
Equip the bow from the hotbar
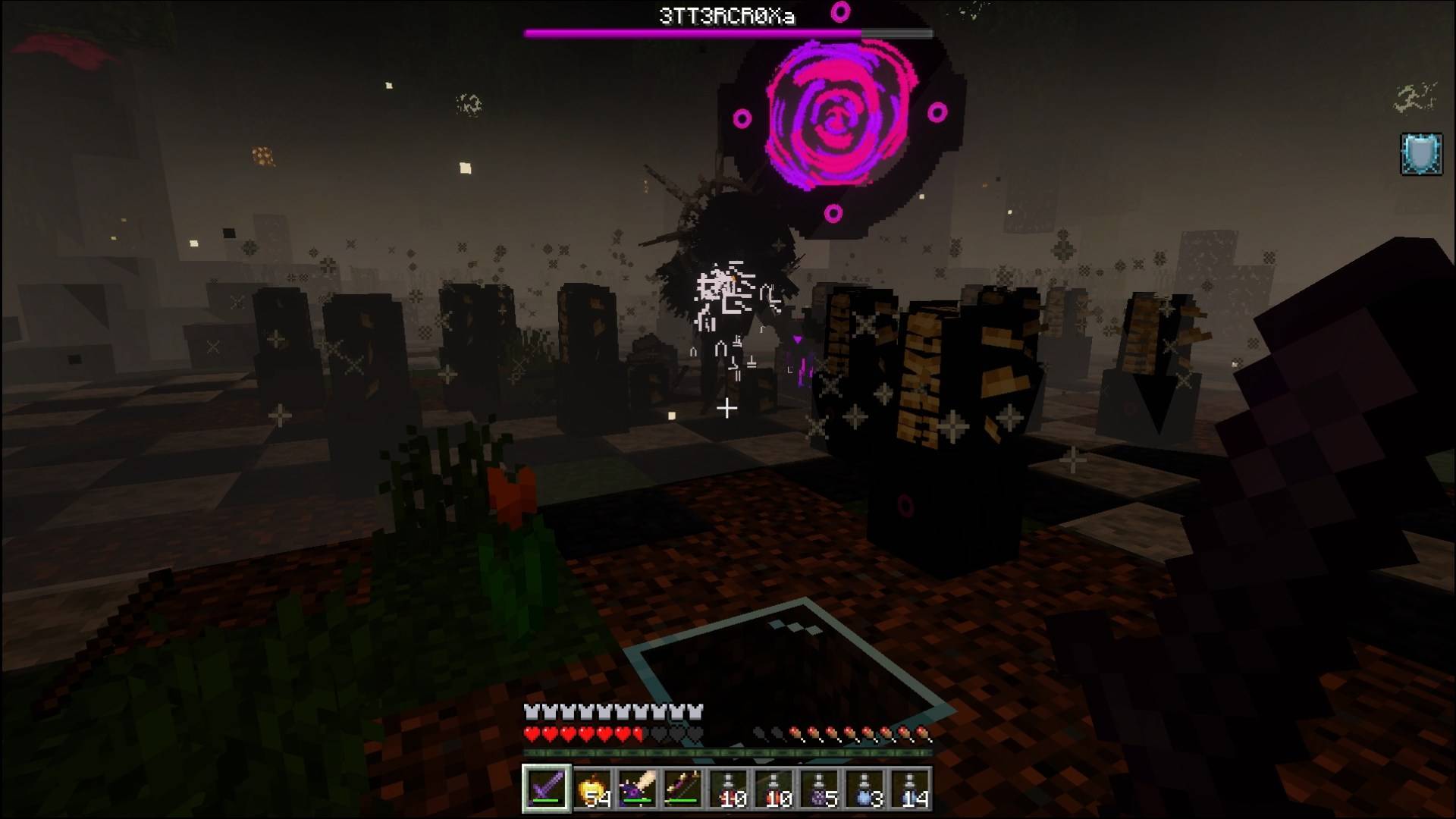(x=682, y=789)
